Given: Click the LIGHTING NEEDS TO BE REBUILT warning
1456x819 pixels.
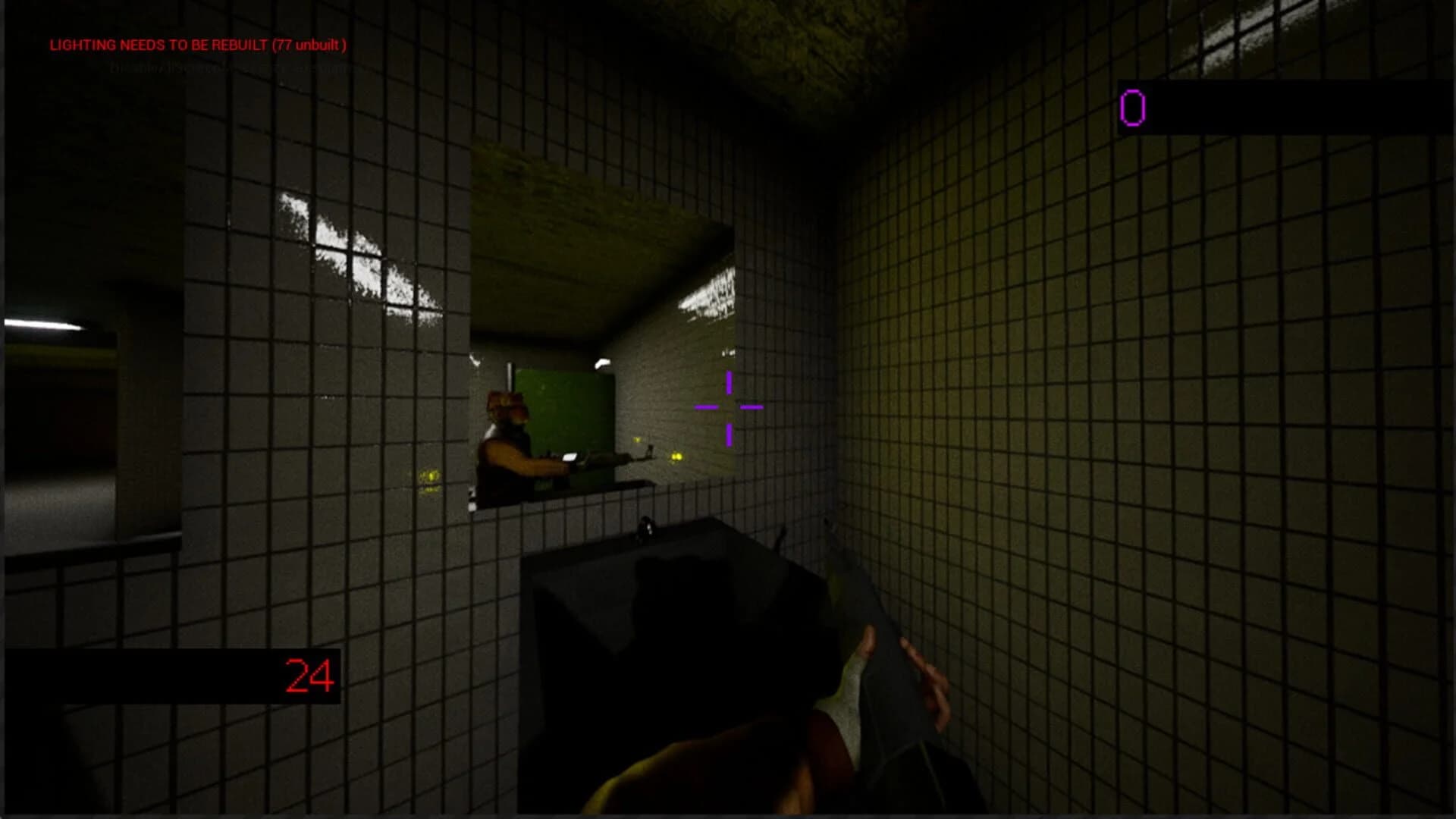Looking at the screenshot, I should tap(197, 45).
